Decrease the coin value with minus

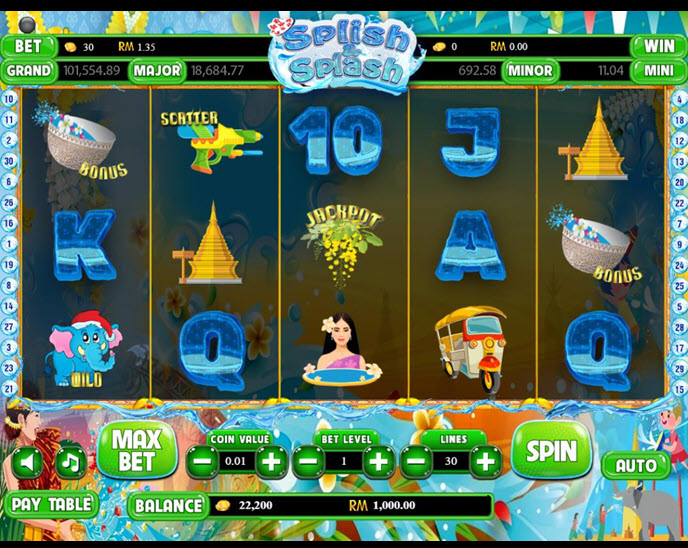click(202, 461)
